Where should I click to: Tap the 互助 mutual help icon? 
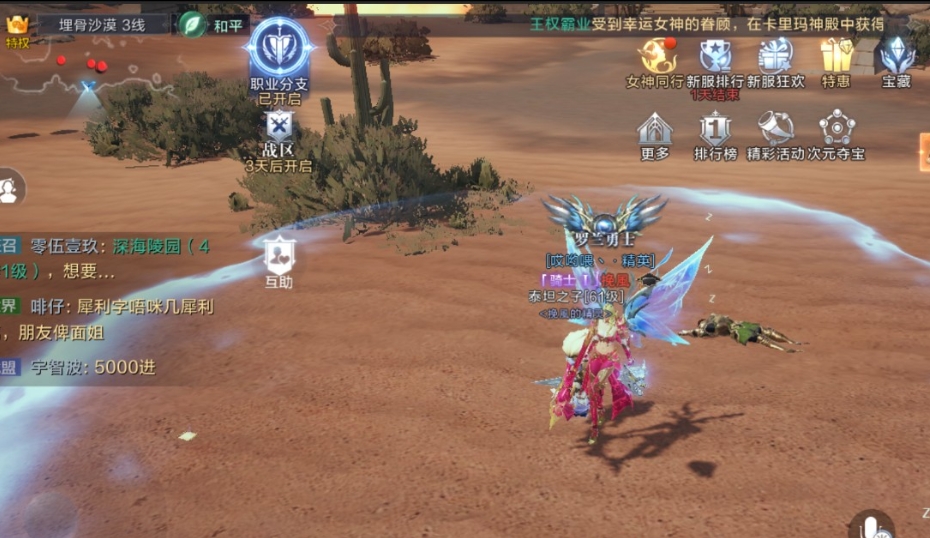(x=279, y=258)
